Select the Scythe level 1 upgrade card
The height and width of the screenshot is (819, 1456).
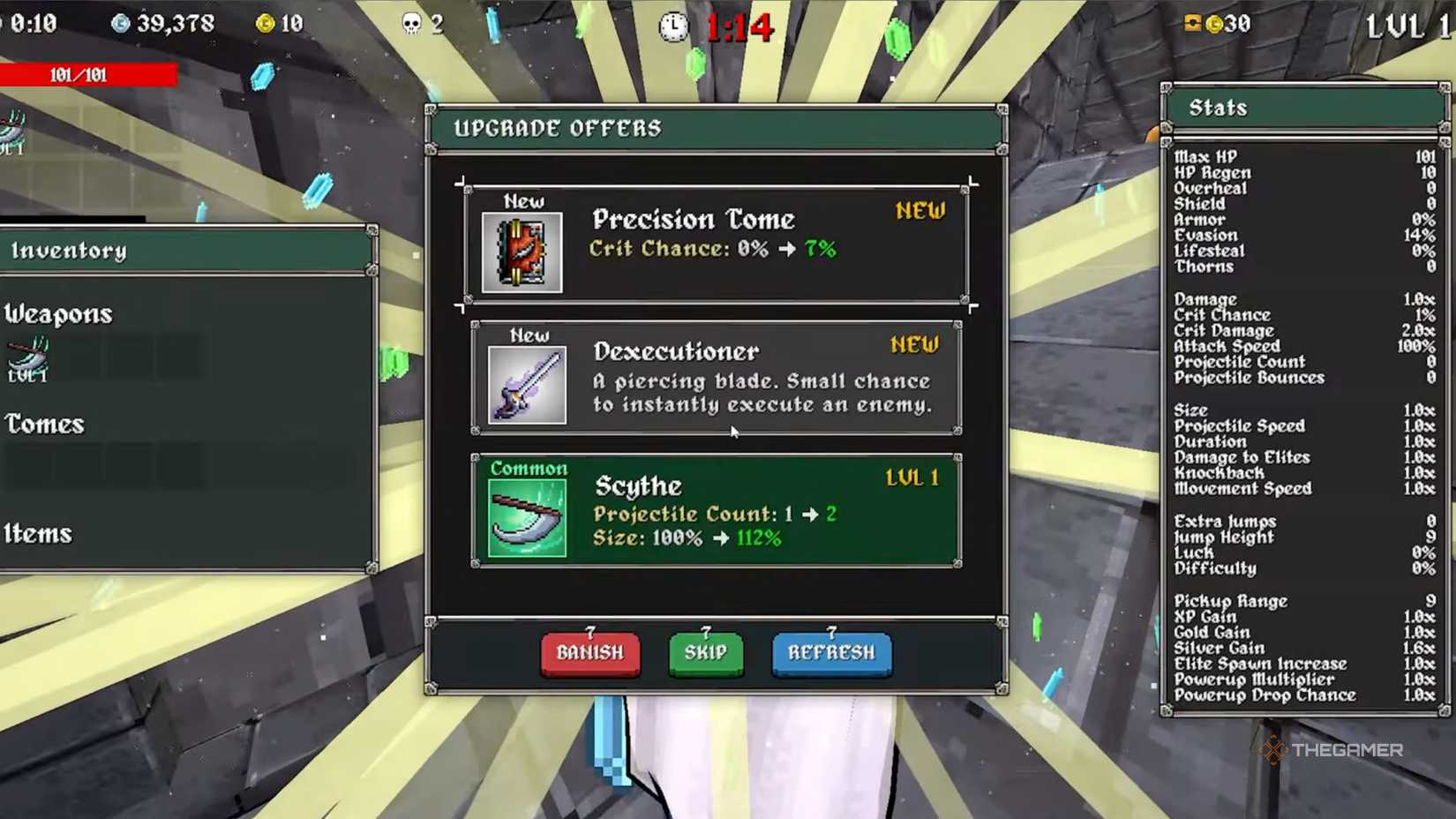[715, 510]
